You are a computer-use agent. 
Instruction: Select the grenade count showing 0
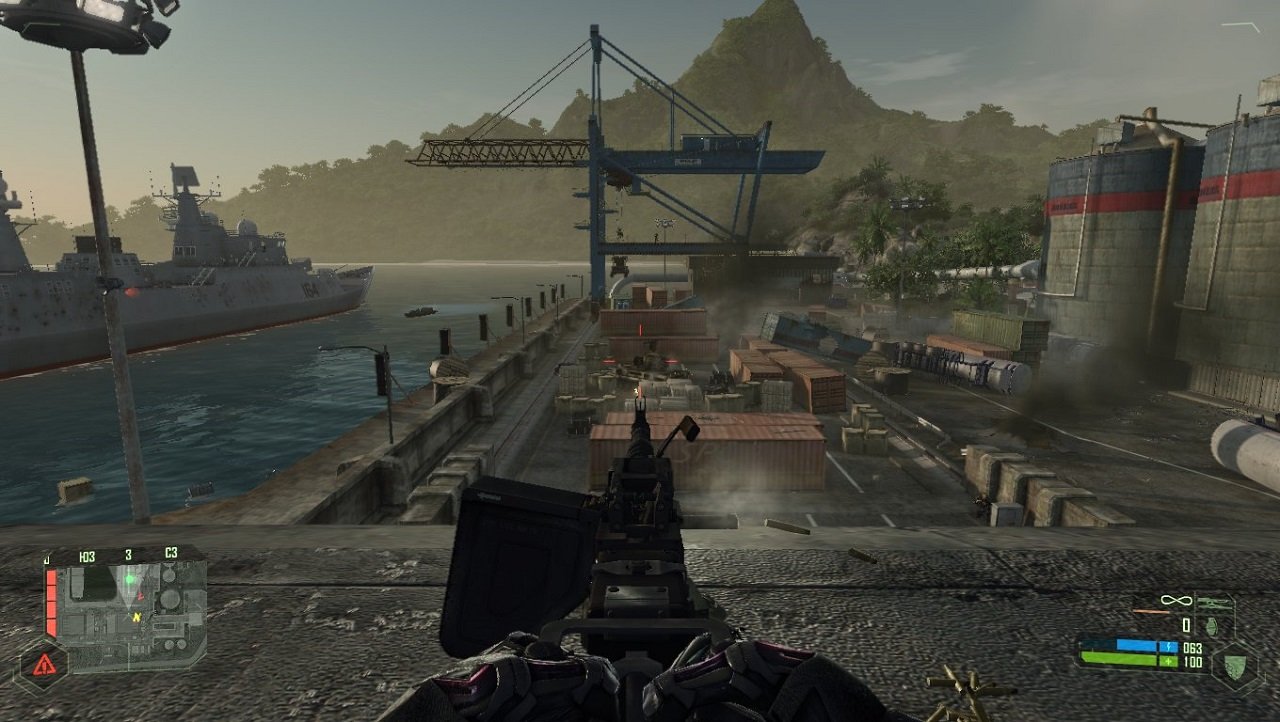[x=1186, y=624]
